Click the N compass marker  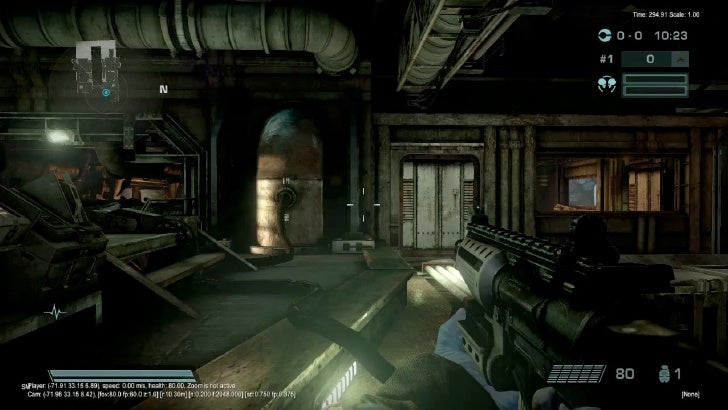click(x=163, y=89)
